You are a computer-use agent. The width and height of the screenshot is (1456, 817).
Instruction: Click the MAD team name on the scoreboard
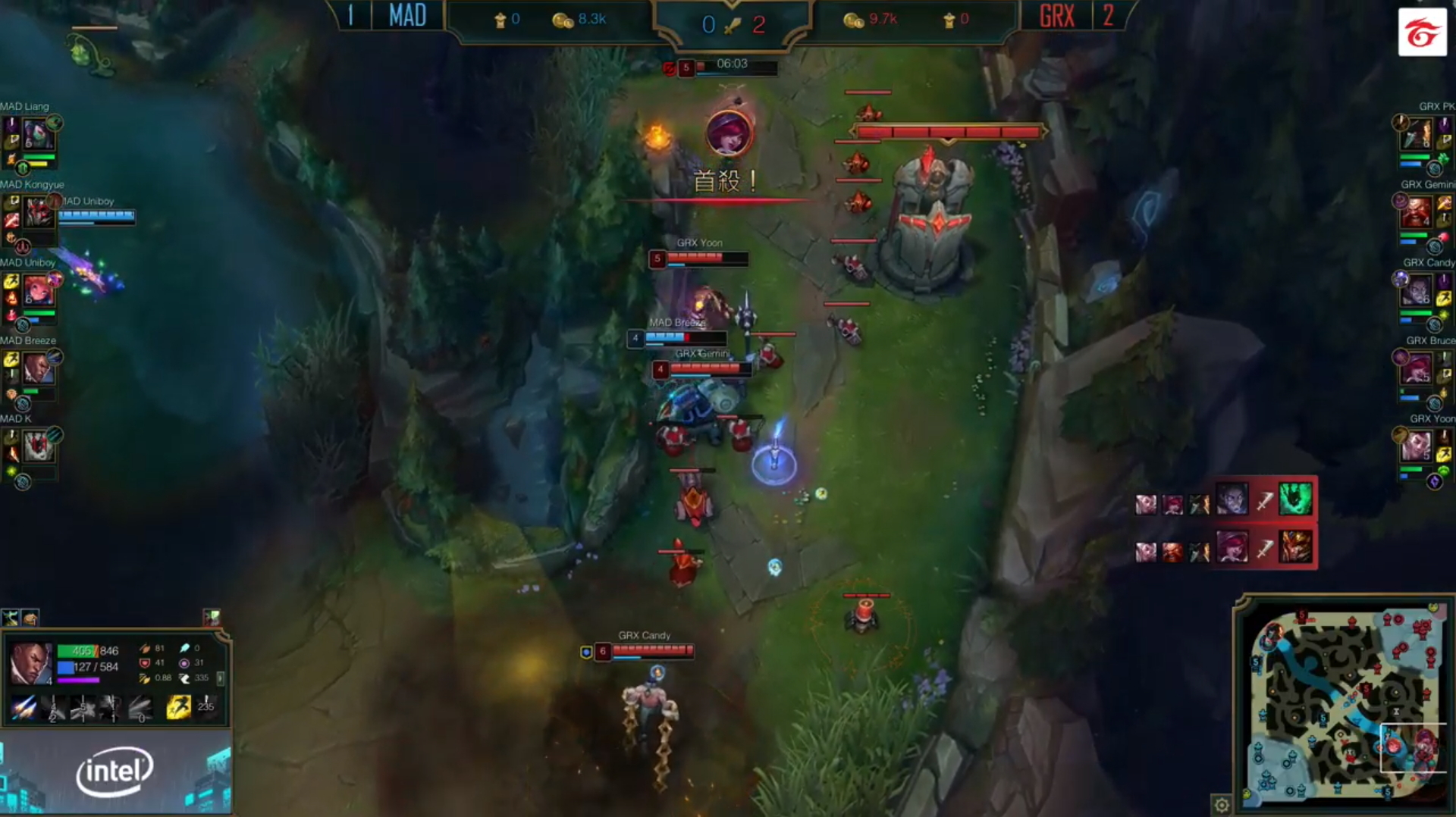(406, 16)
